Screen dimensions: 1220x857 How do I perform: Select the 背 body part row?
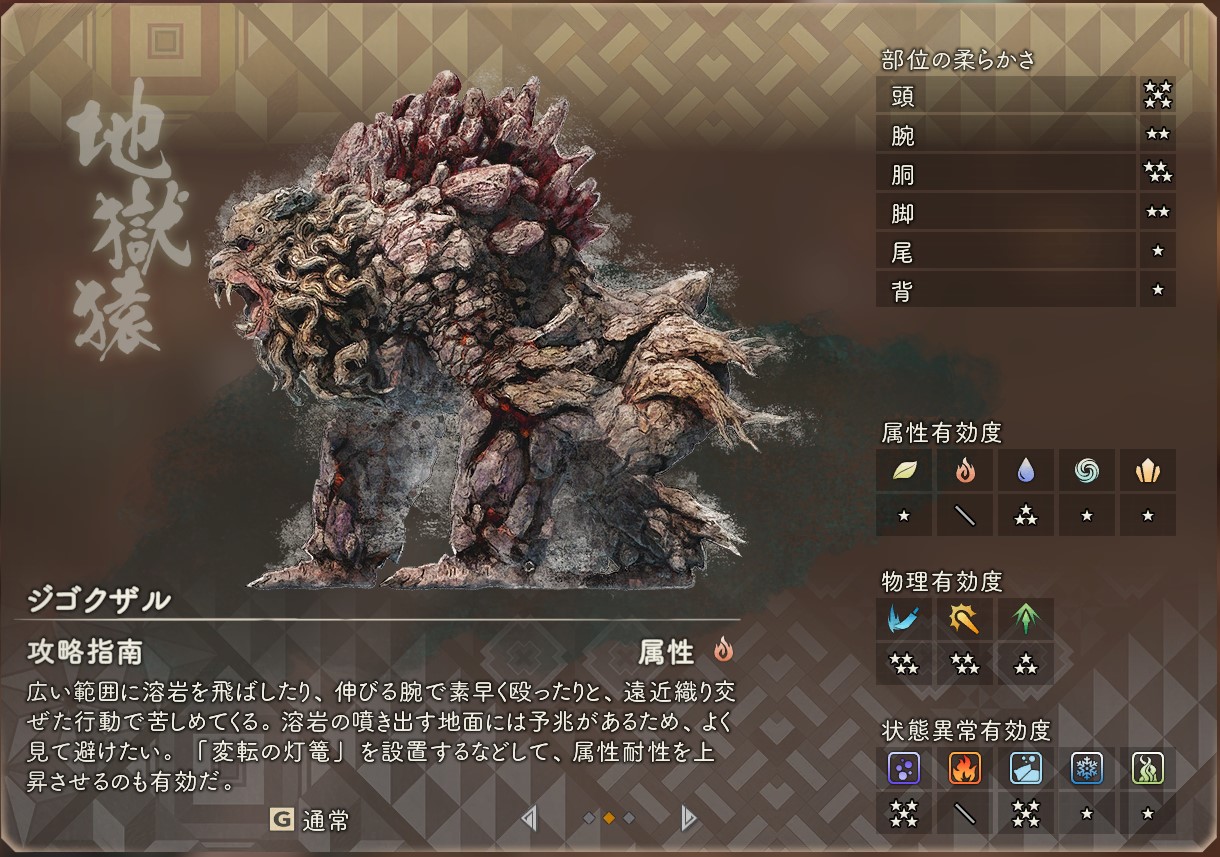click(x=1006, y=291)
